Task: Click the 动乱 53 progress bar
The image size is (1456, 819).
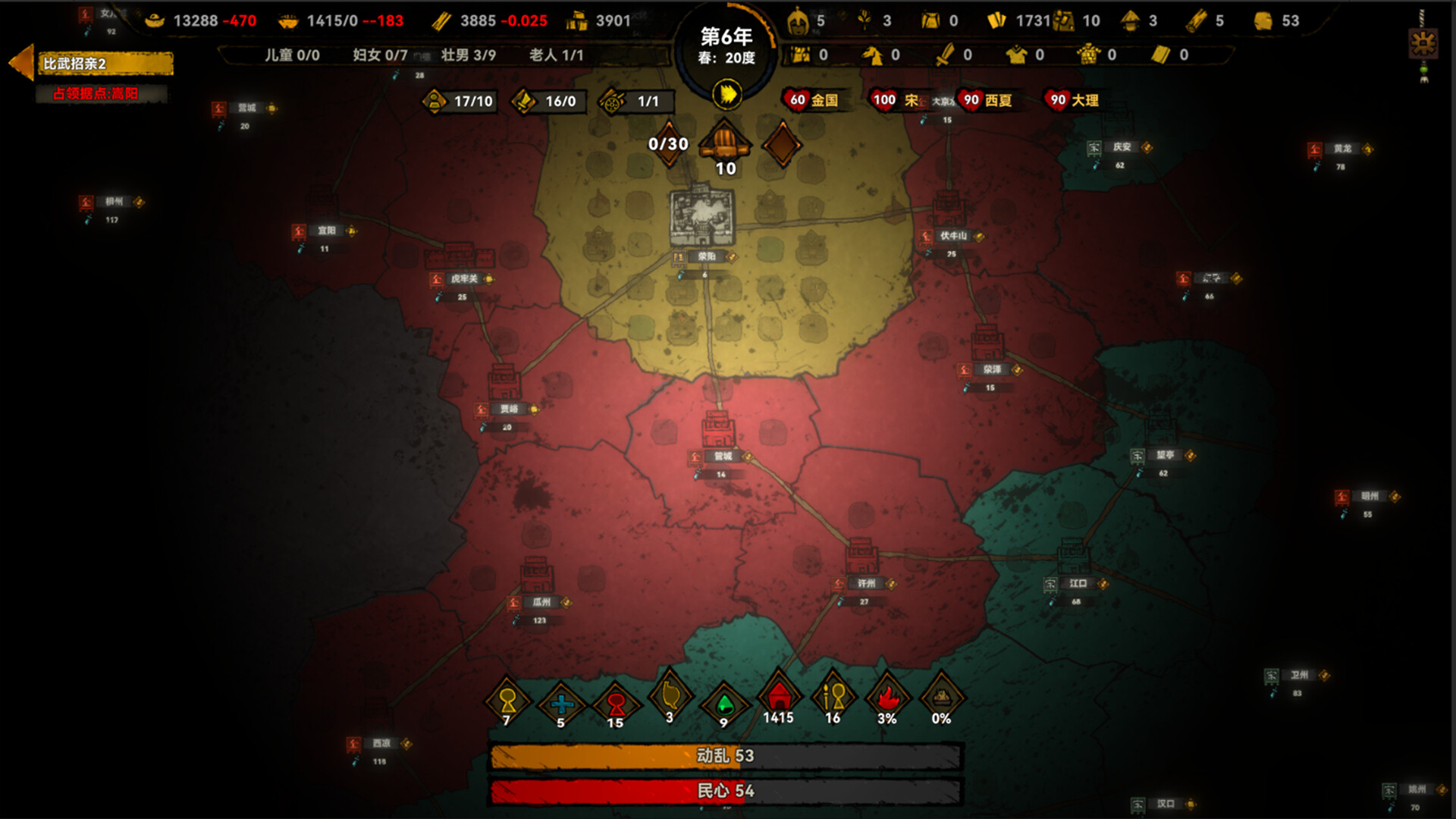Action: point(728,756)
